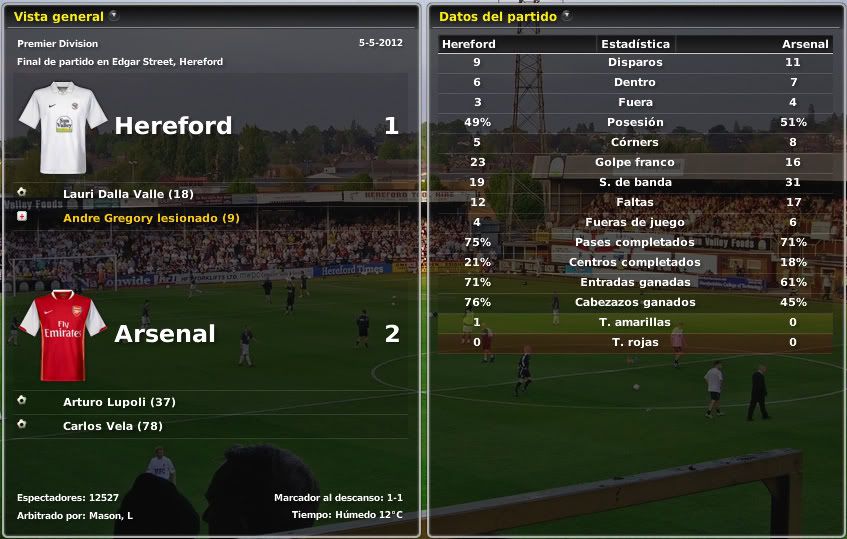
Task: Select the Posesión statistics row
Action: [x=635, y=122]
